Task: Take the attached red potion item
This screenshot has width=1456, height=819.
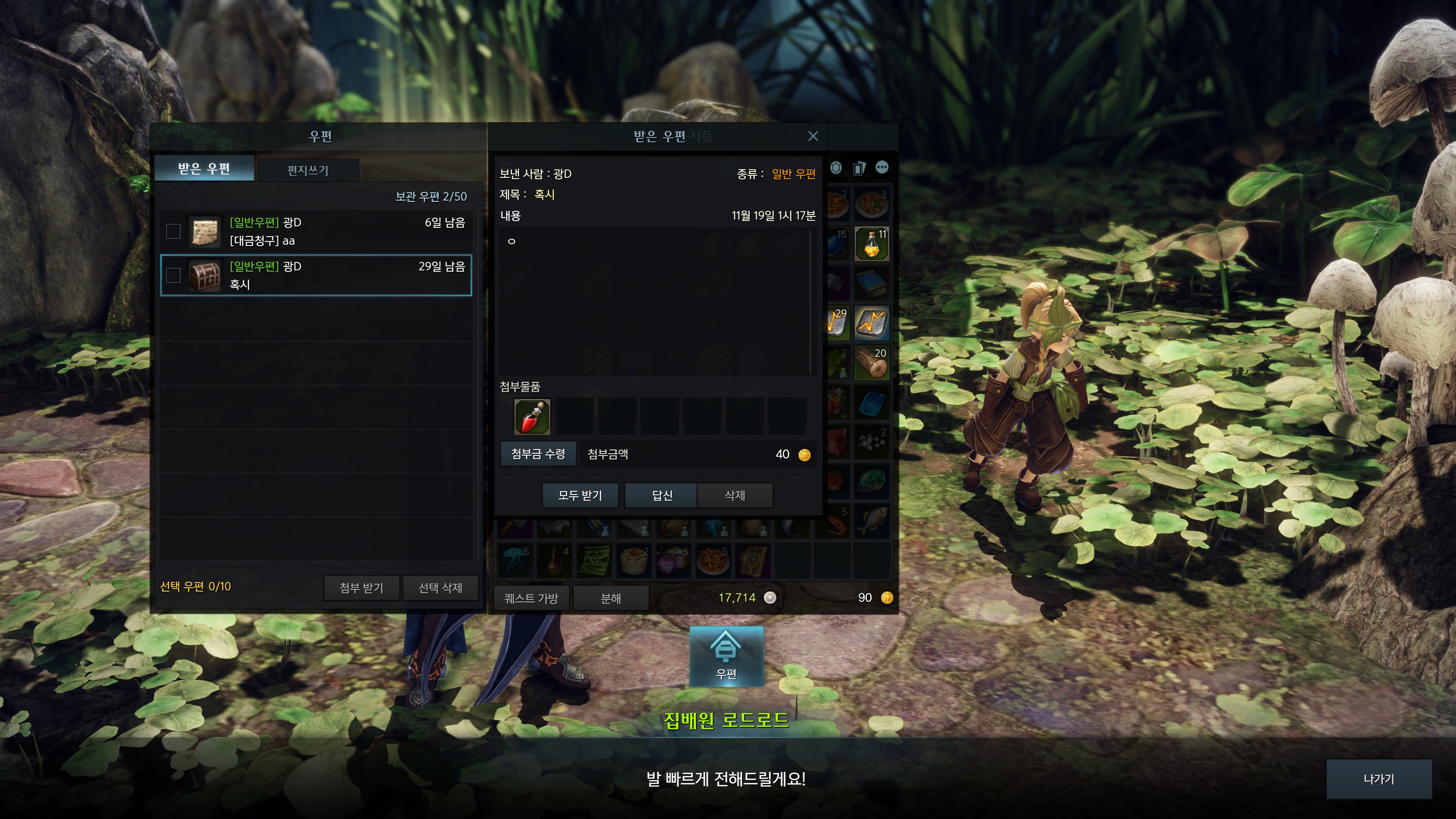Action: (x=532, y=417)
